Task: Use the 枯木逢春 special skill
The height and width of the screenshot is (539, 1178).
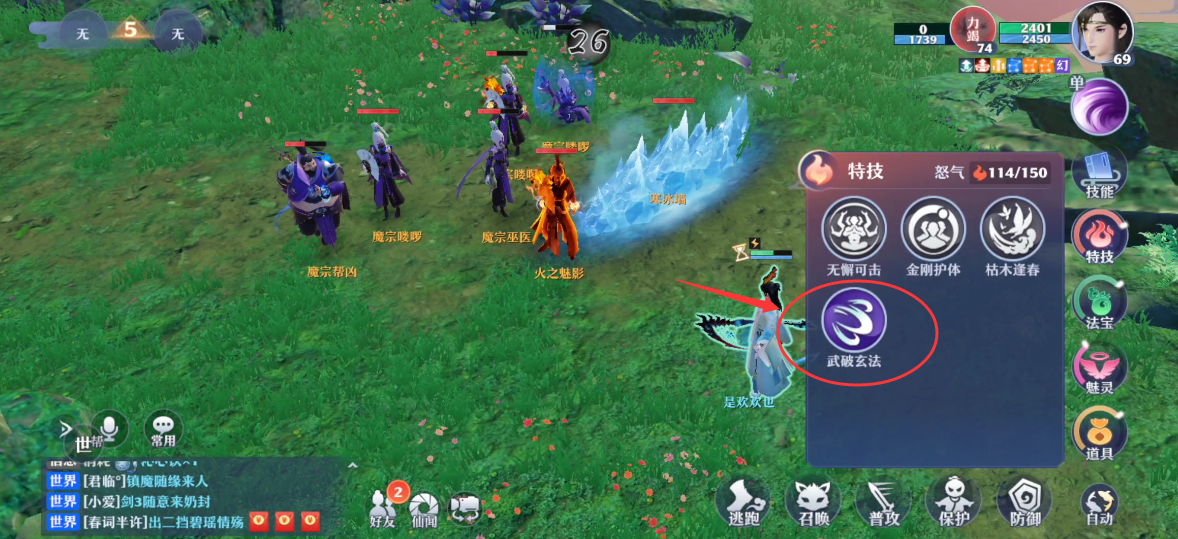Action: pos(1012,229)
